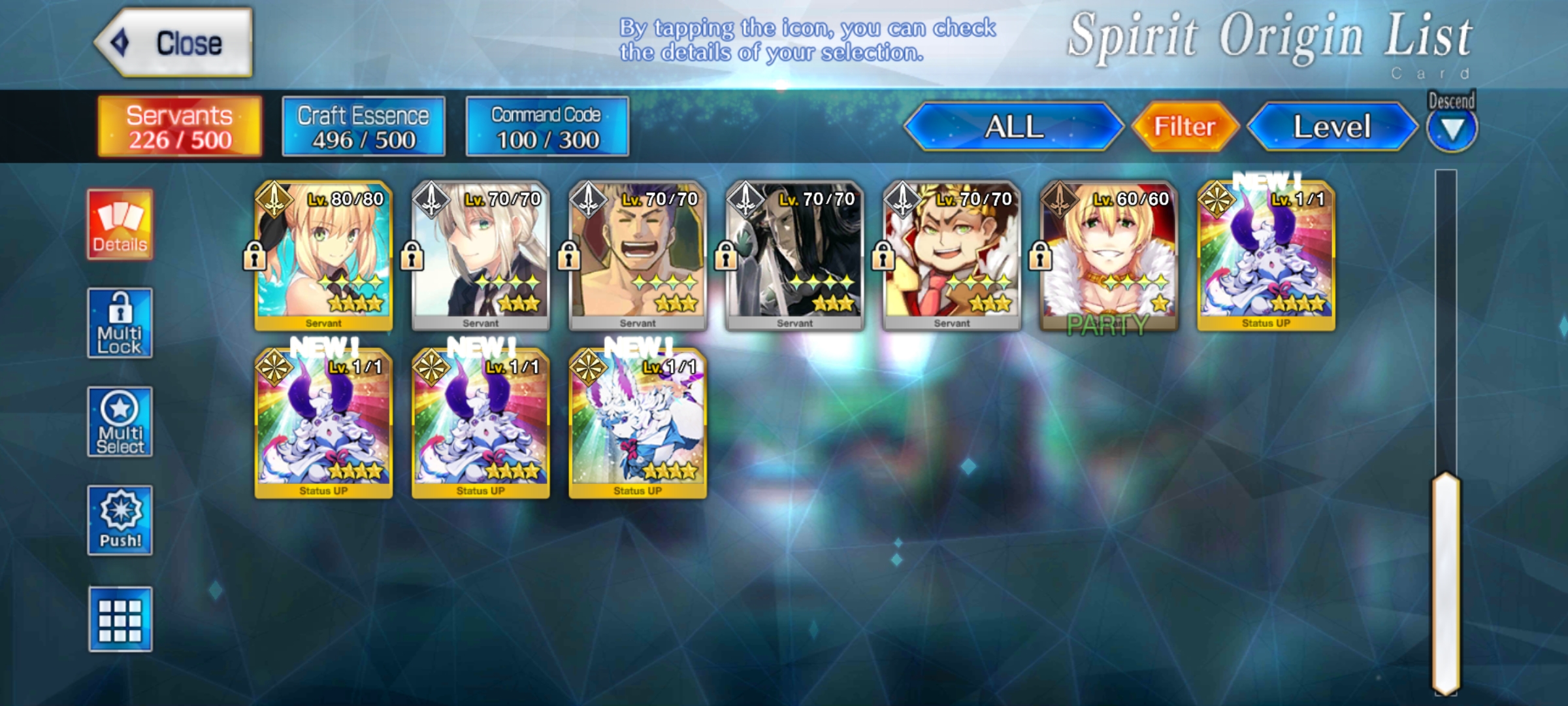
Task: Change the Level sort option
Action: 1331,127
